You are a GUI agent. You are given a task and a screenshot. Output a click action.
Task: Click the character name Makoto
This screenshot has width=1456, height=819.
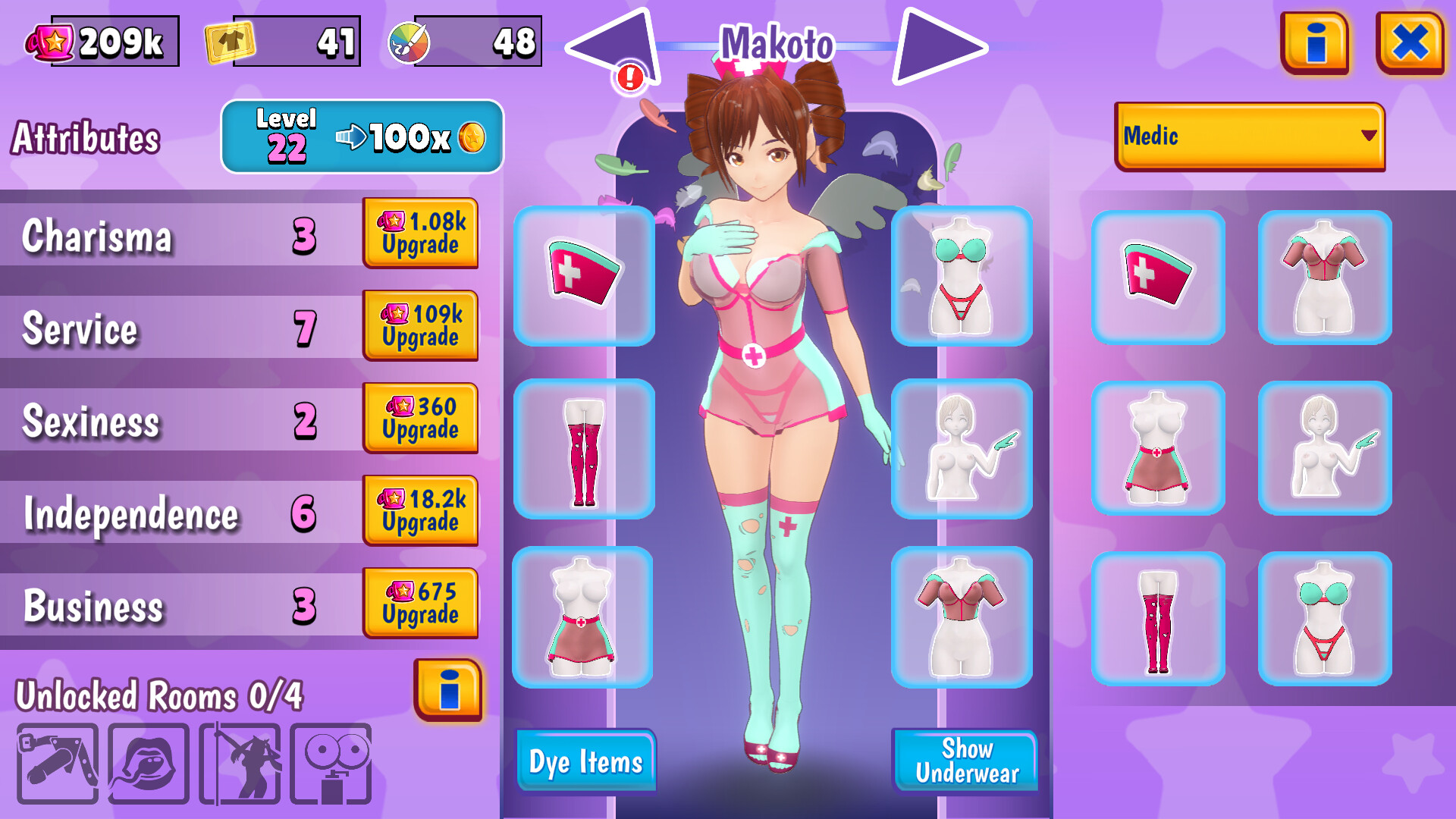click(x=775, y=43)
